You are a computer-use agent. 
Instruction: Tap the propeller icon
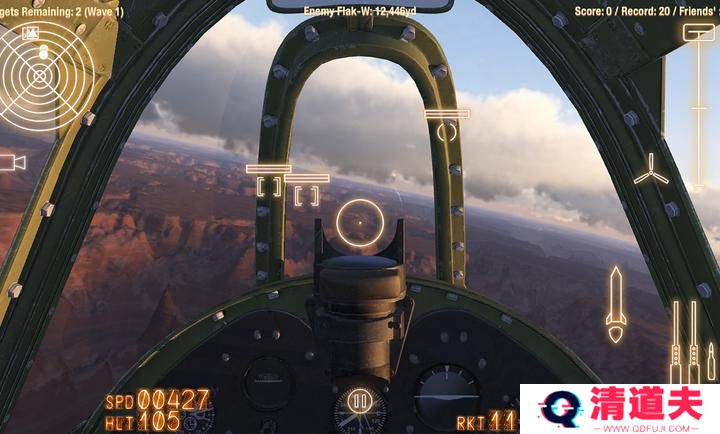[651, 169]
